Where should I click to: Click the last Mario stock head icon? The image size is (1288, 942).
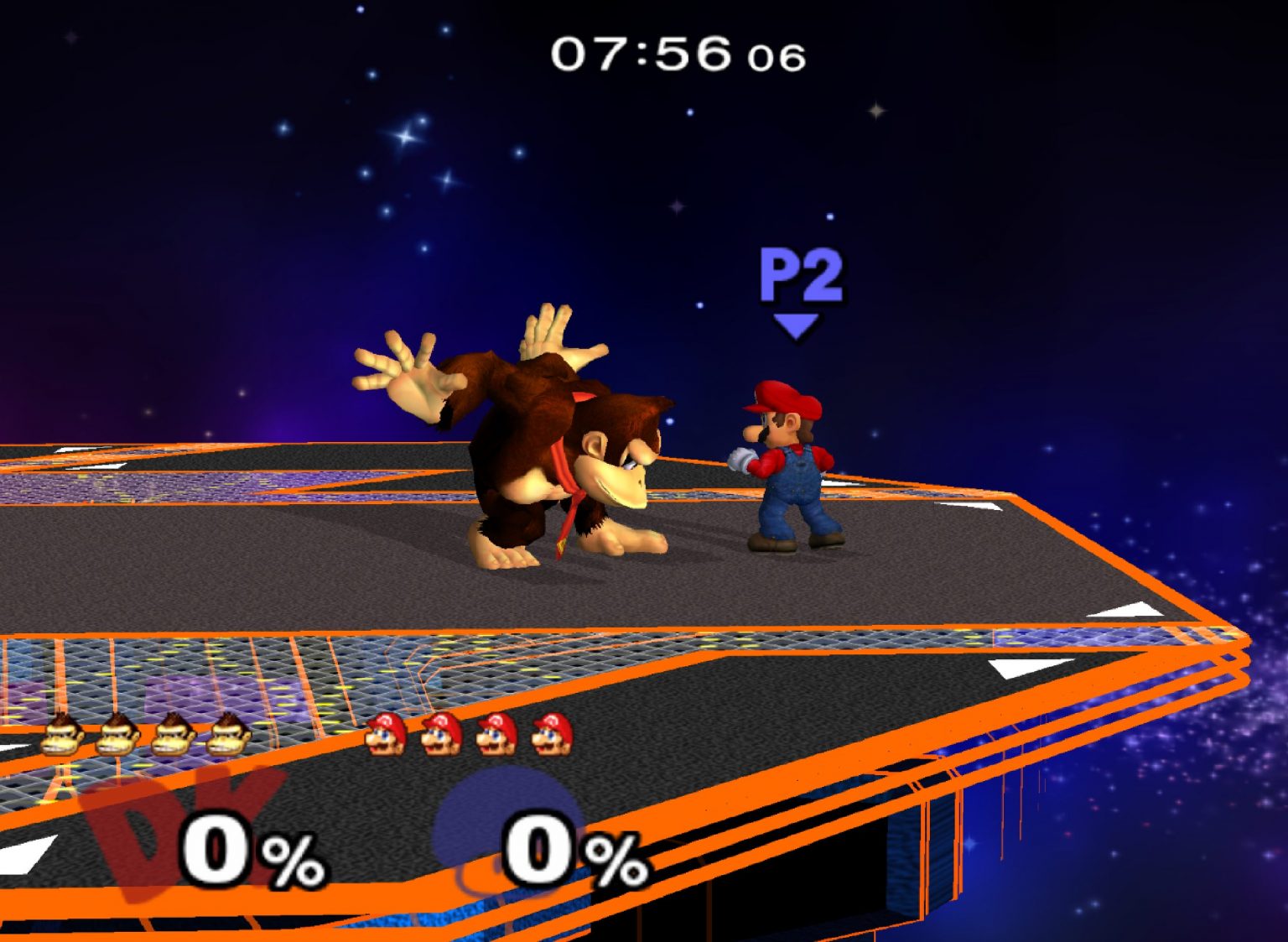549,735
